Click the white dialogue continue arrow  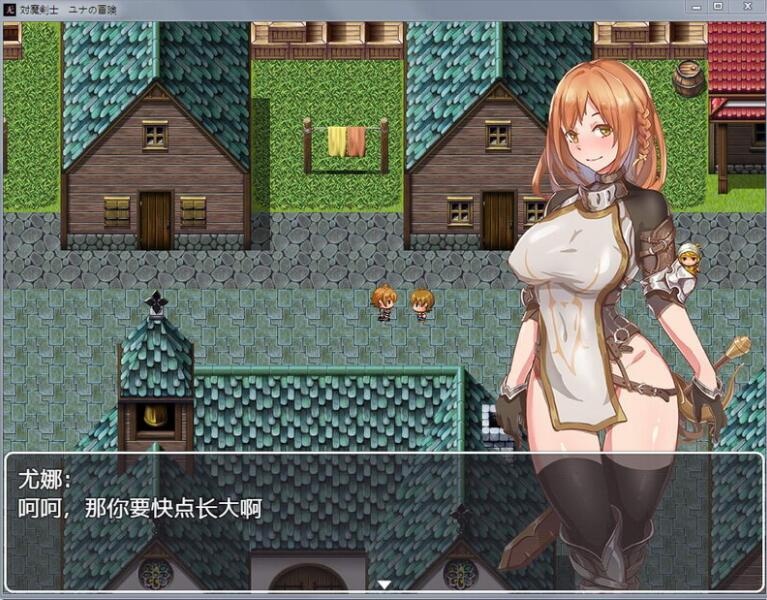tap(383, 584)
